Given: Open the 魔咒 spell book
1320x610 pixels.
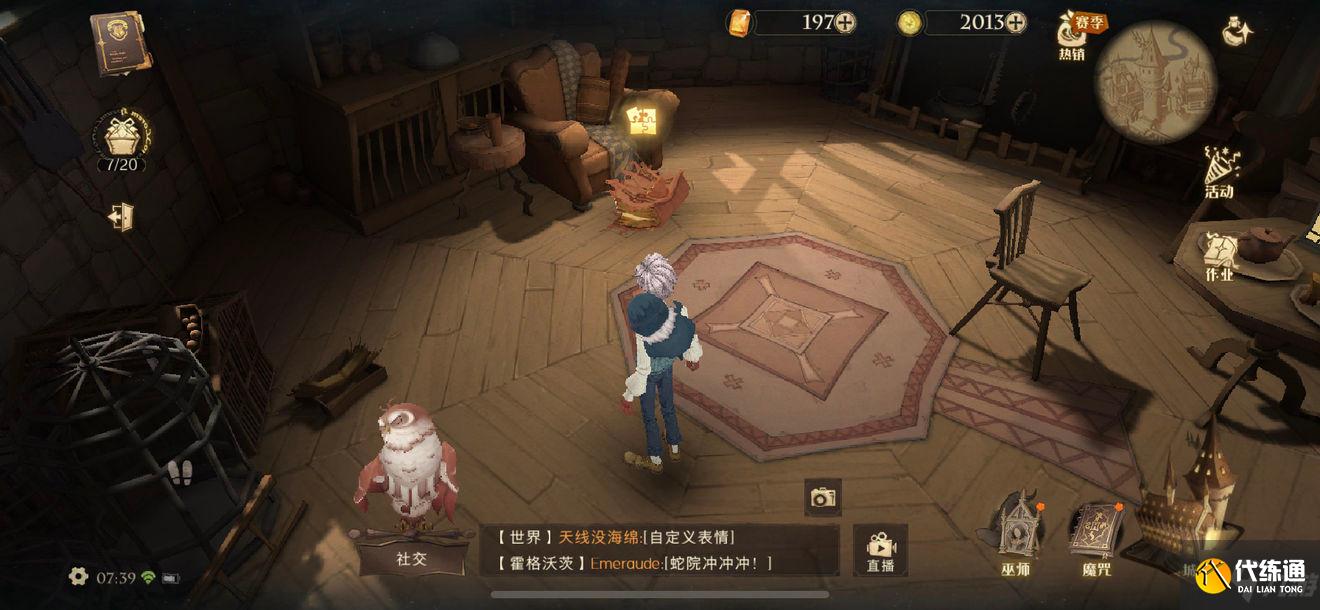Looking at the screenshot, I should pyautogui.click(x=1097, y=533).
